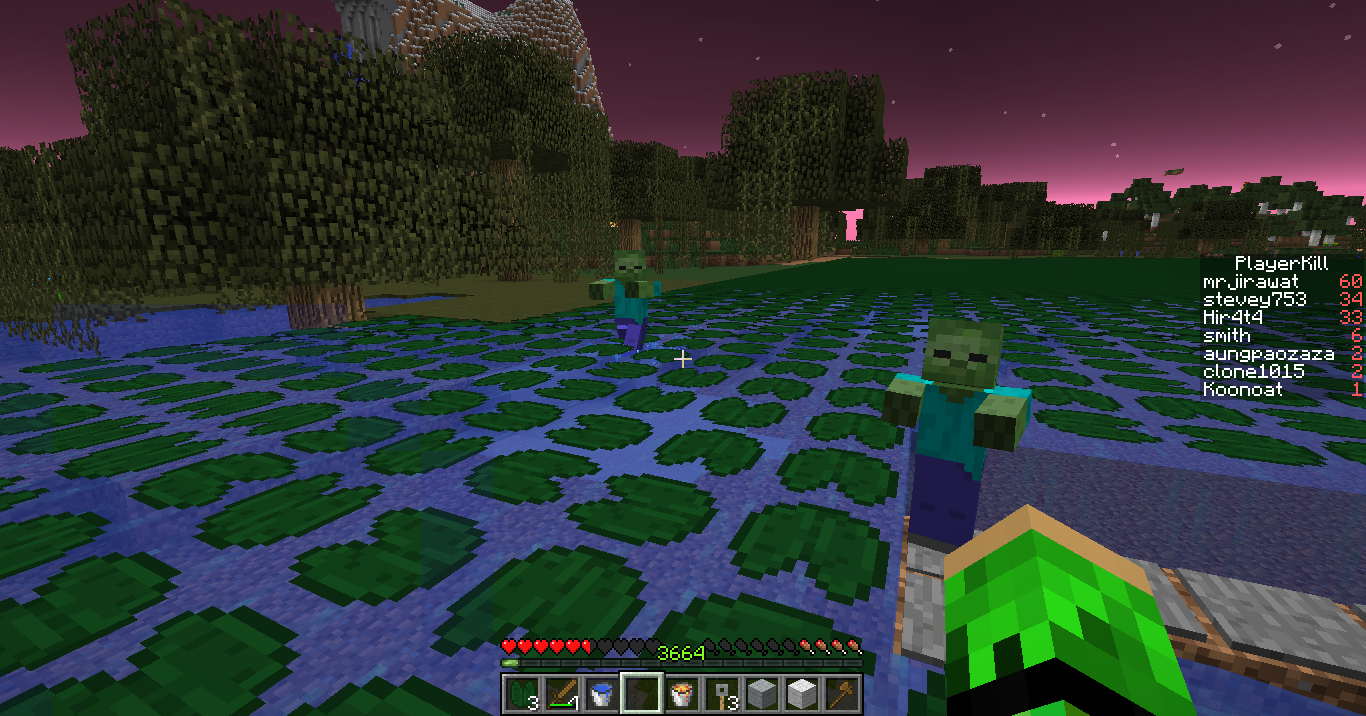Pick the sign stack in the hotbar
Viewport: 1366px width, 716px height.
721,692
